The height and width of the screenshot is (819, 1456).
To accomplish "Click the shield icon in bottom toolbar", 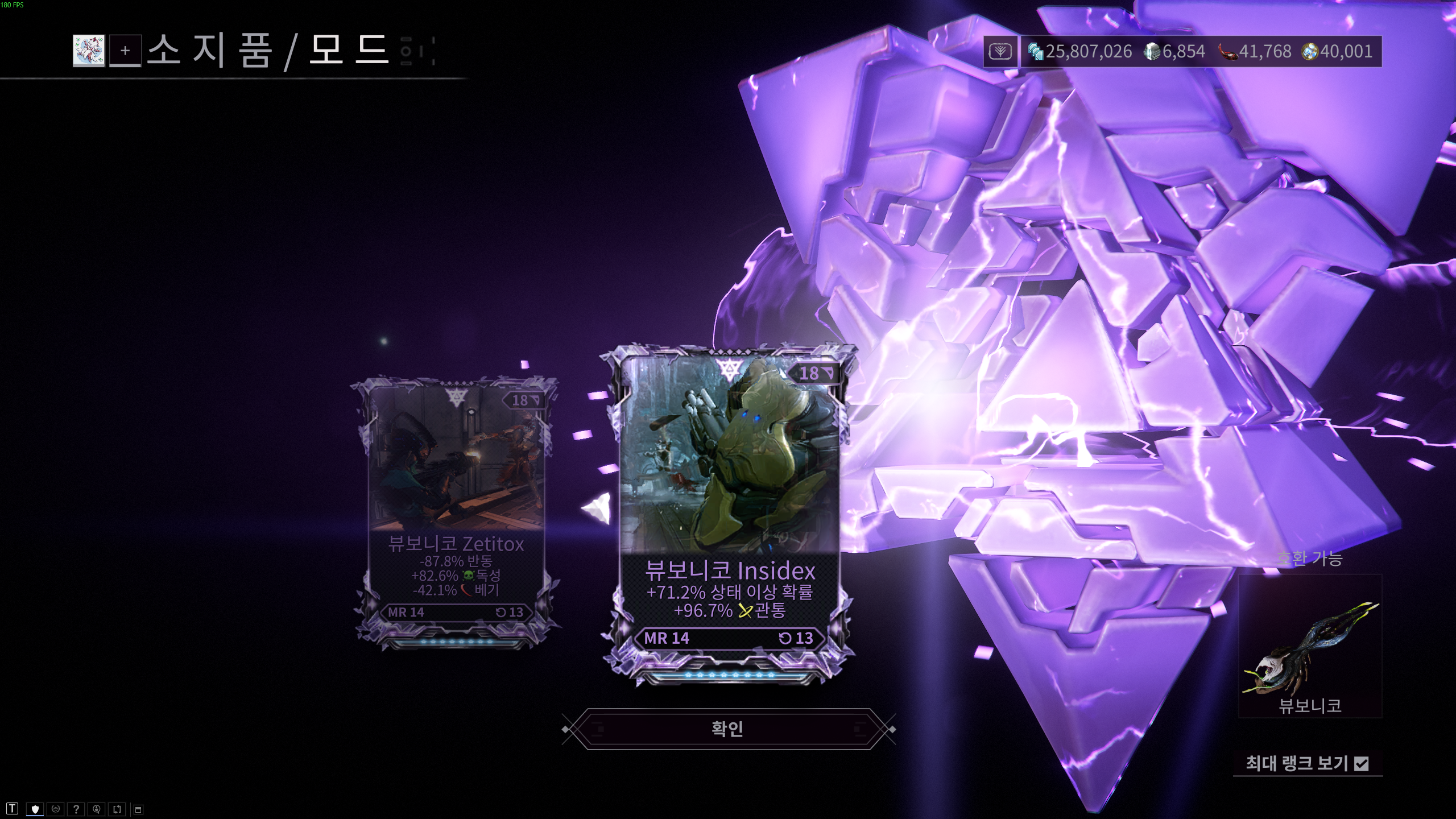I will click(35, 809).
